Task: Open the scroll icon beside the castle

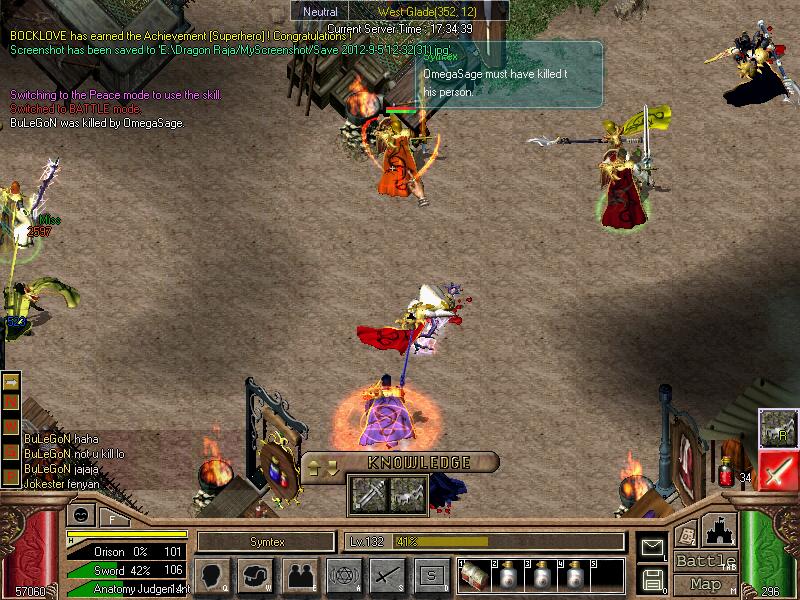Action: [x=686, y=534]
